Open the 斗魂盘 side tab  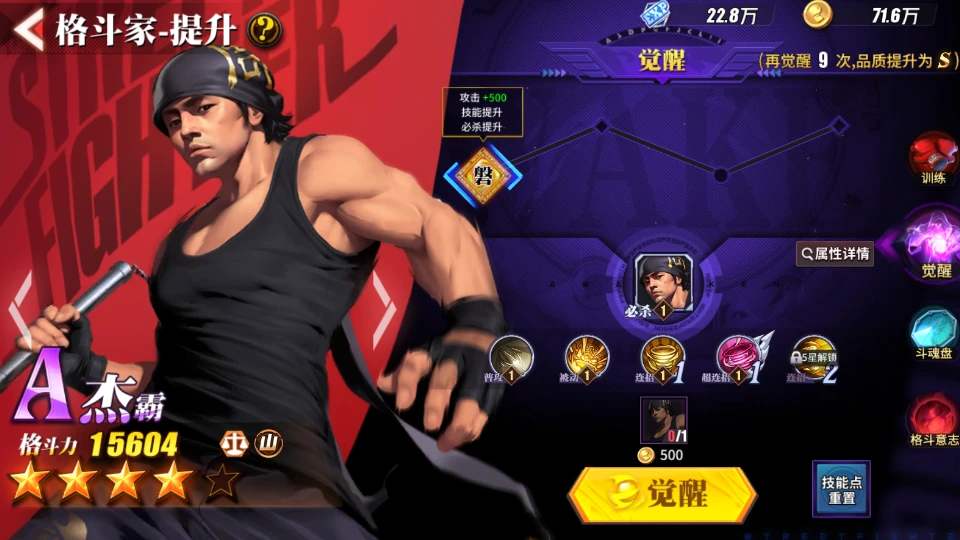click(x=934, y=335)
